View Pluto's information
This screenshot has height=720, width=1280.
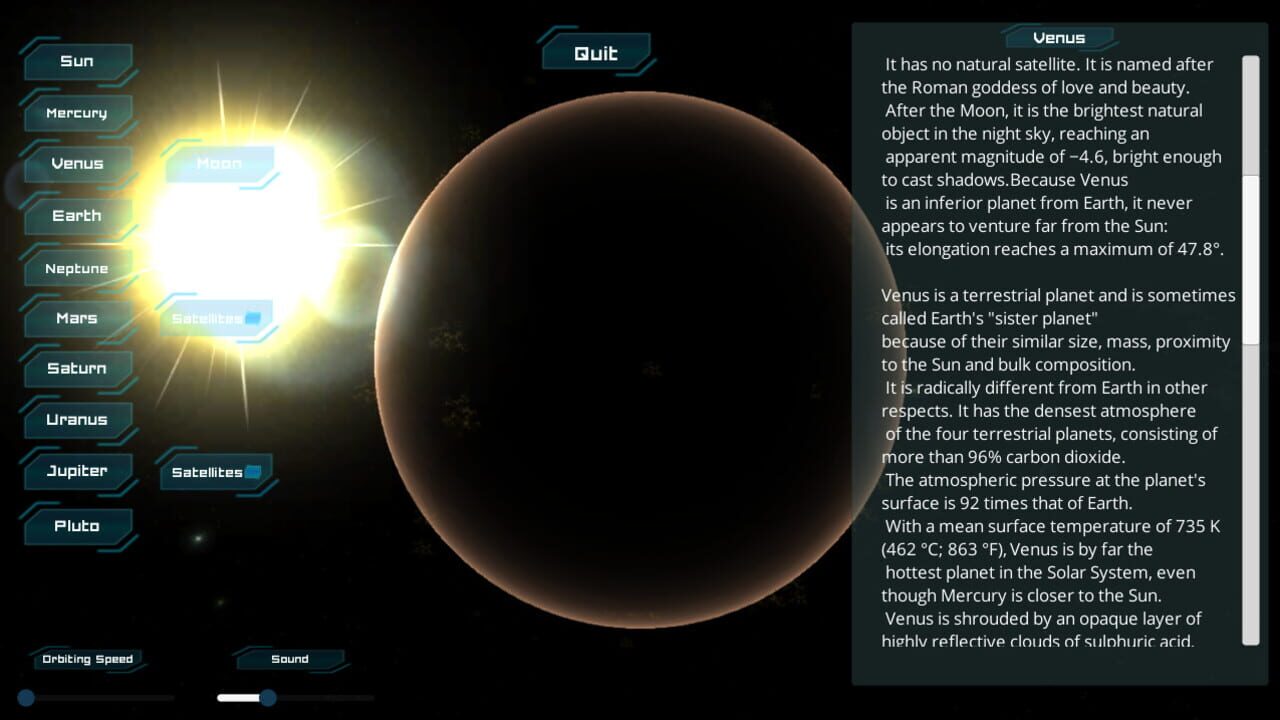(77, 525)
